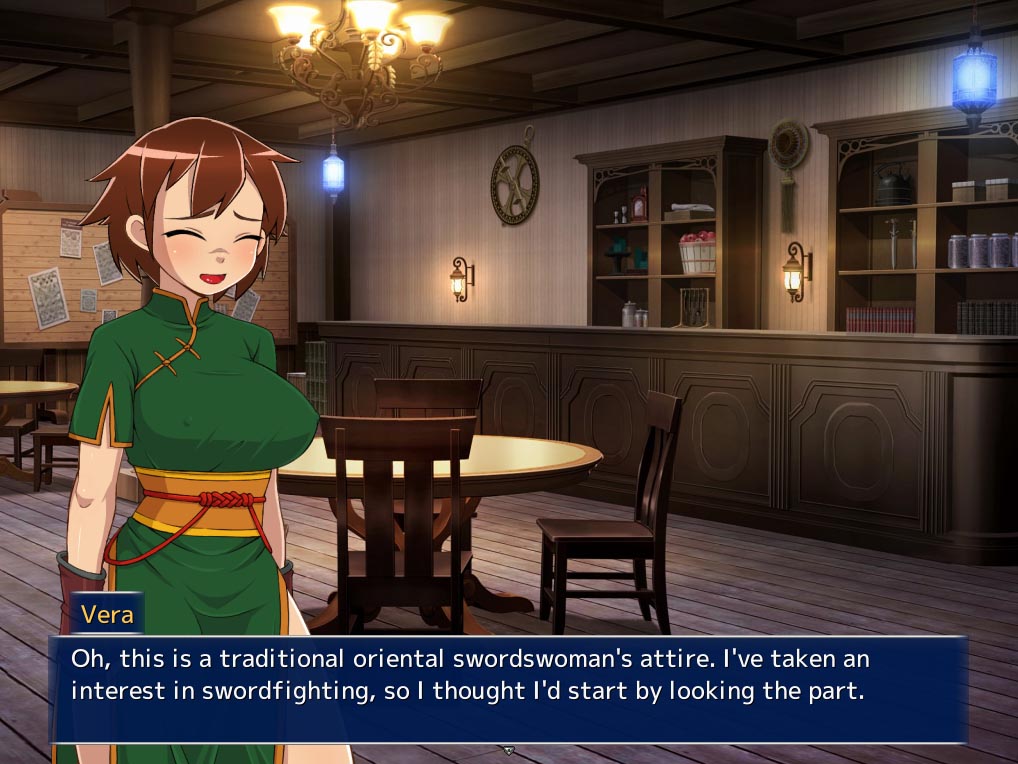Click the dialogue box to continue

click(x=508, y=689)
